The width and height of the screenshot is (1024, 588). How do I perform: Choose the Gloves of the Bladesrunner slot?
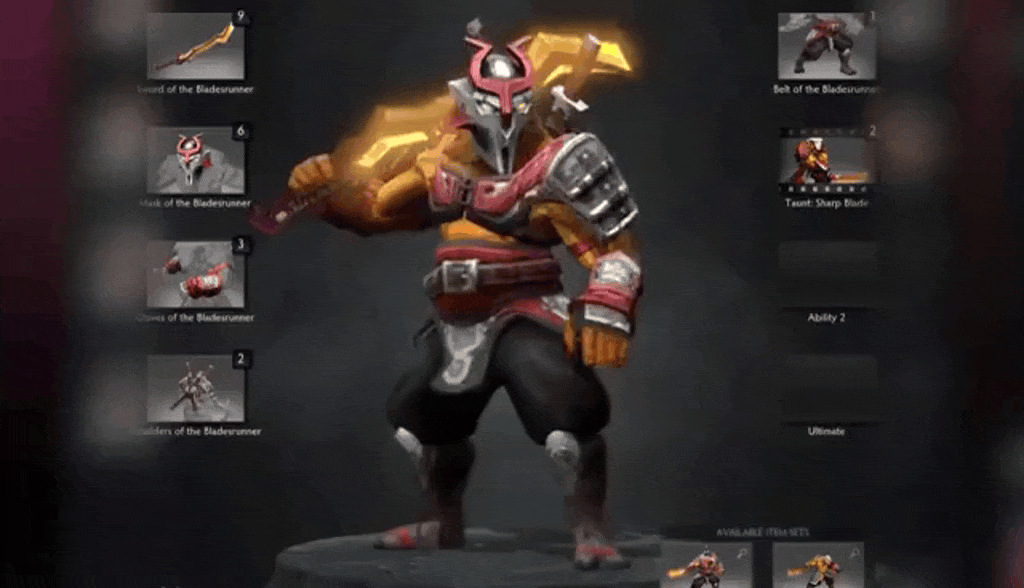196,274
